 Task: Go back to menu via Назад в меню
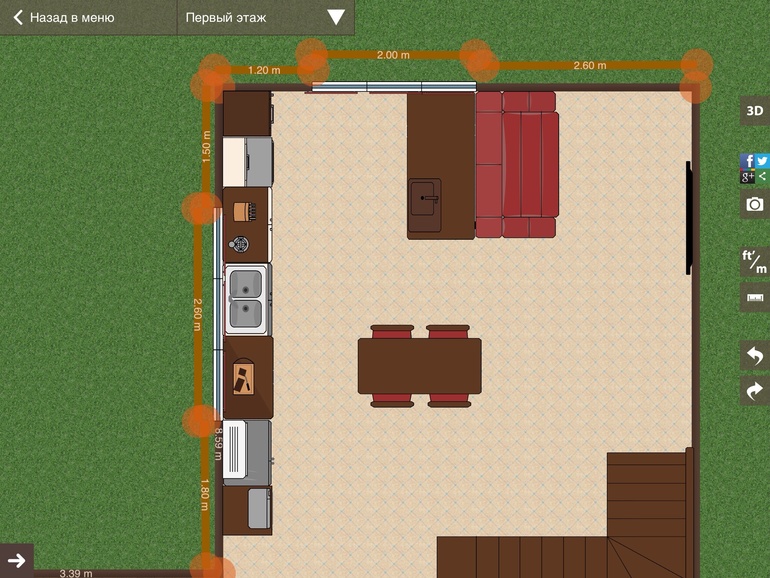[x=64, y=17]
